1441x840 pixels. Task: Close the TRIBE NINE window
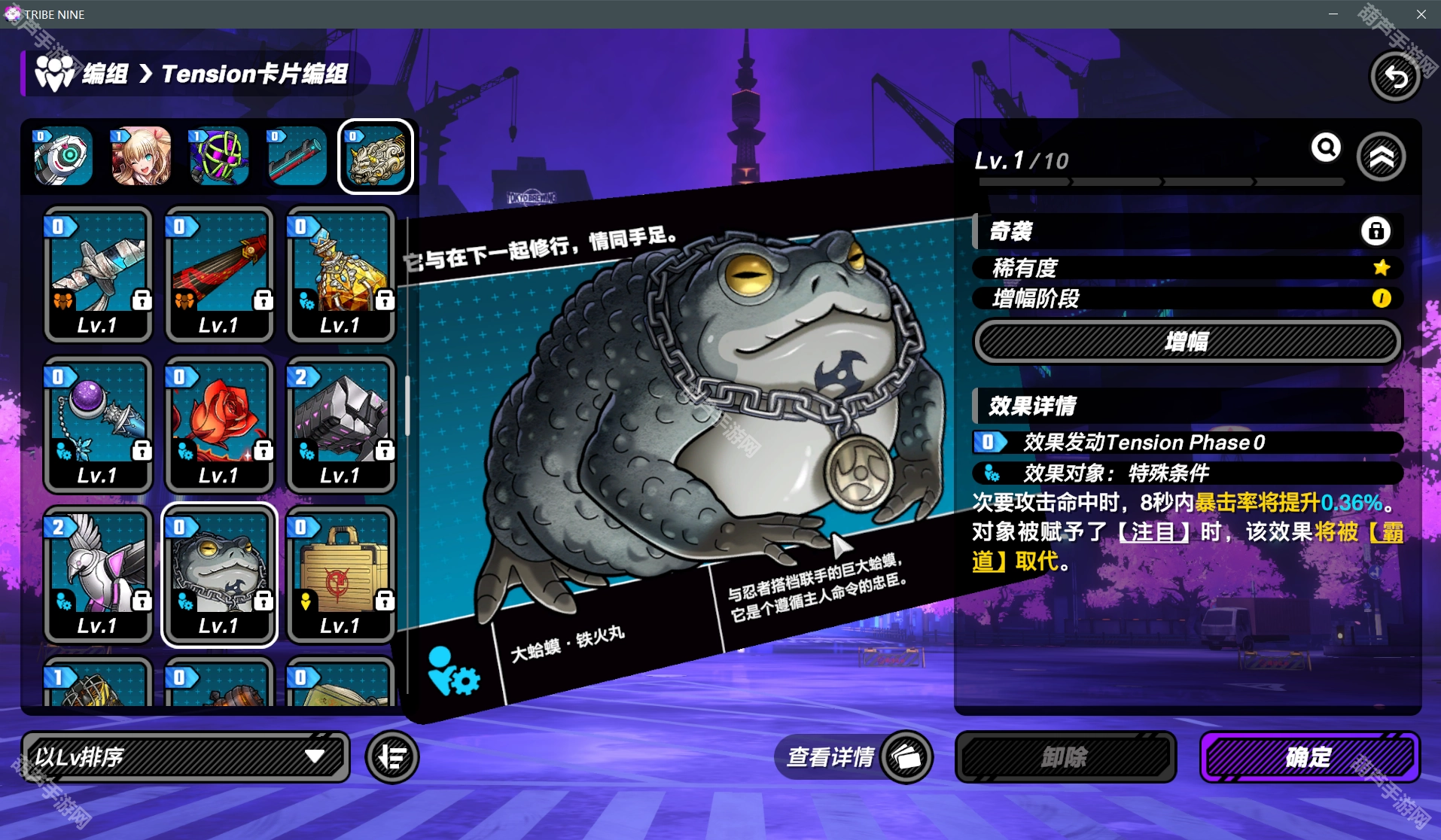pyautogui.click(x=1421, y=14)
